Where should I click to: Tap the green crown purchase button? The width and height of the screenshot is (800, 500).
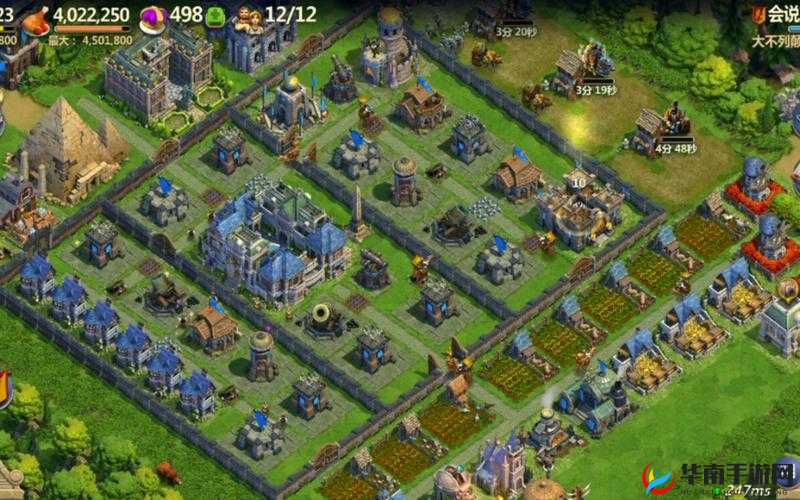tap(216, 16)
